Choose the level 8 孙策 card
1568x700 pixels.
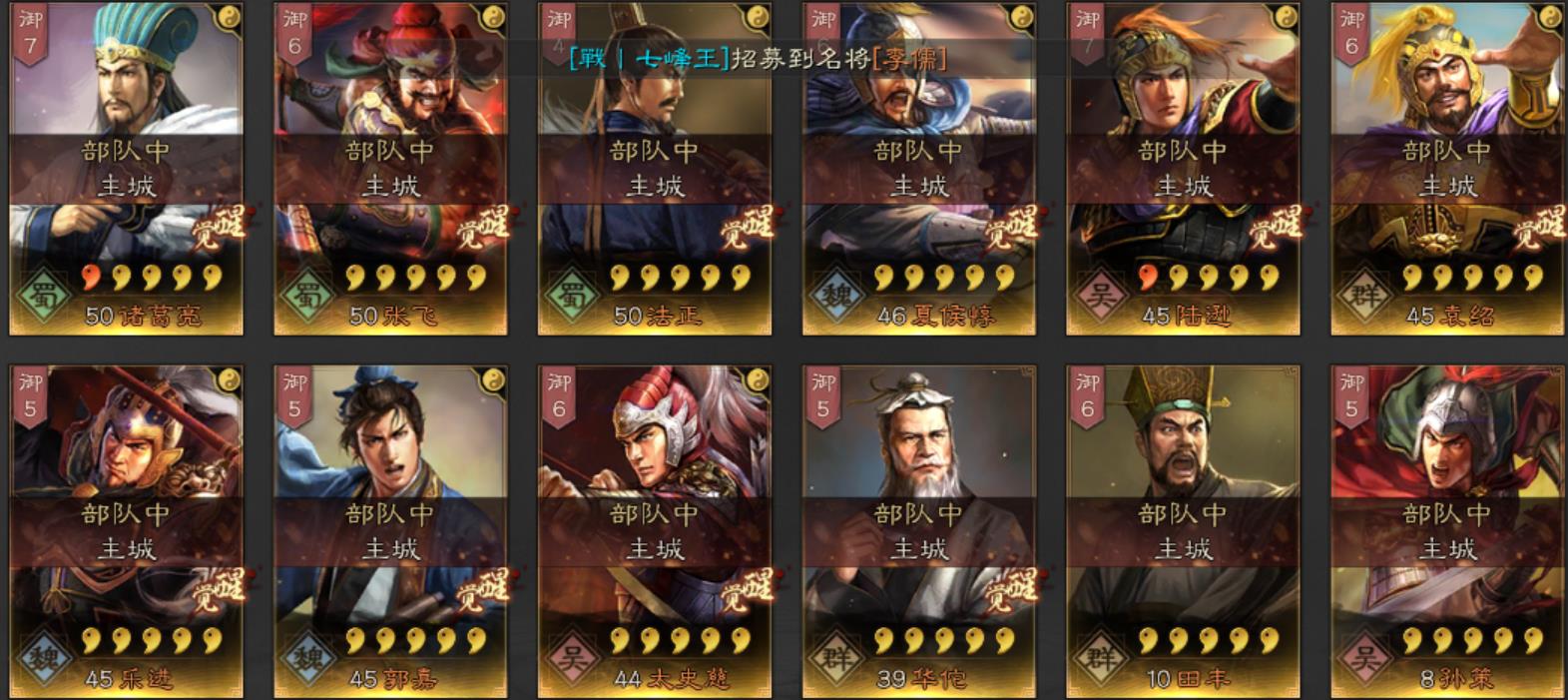tap(1447, 530)
